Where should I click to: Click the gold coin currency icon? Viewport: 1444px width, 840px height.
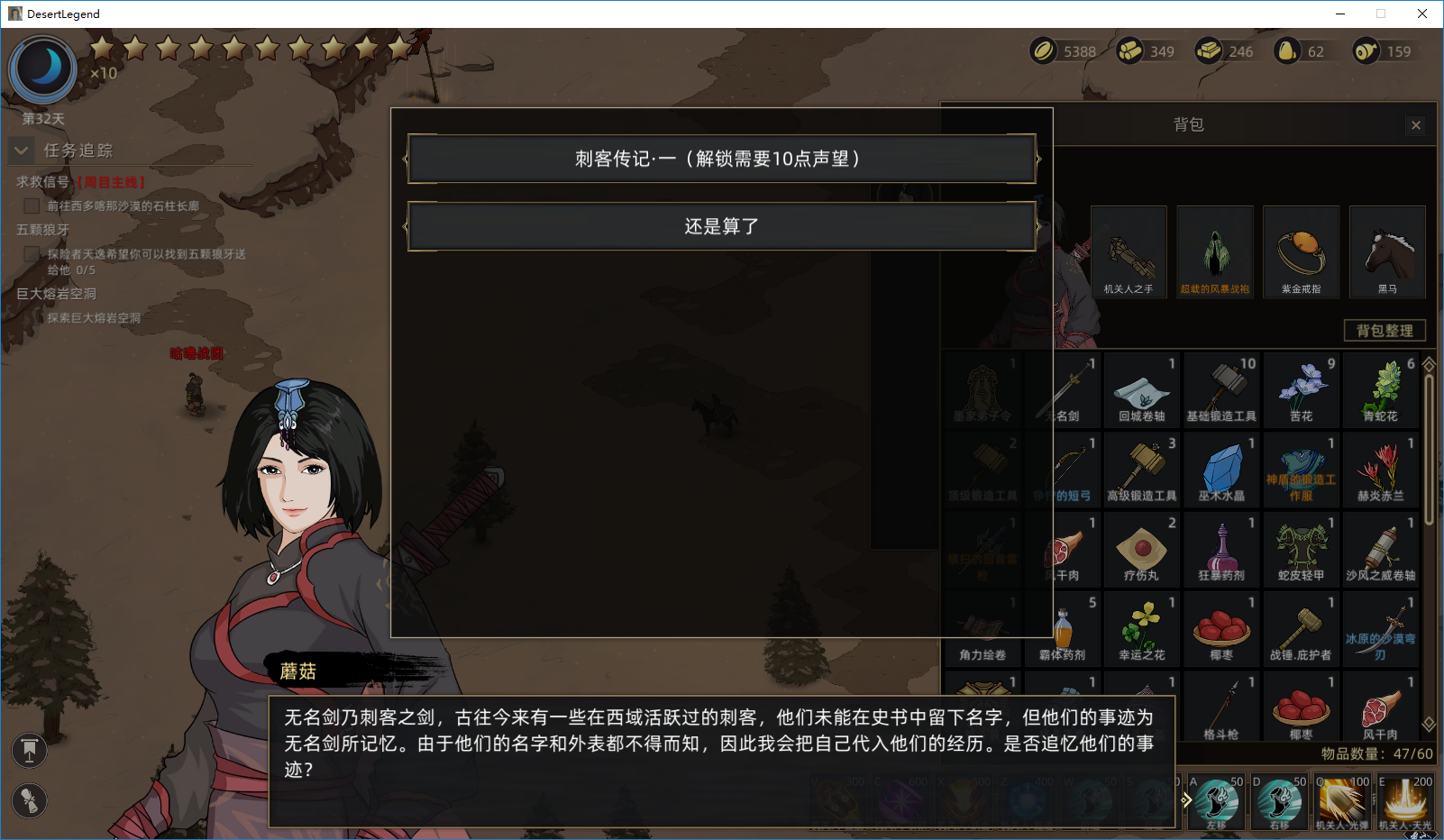1043,50
